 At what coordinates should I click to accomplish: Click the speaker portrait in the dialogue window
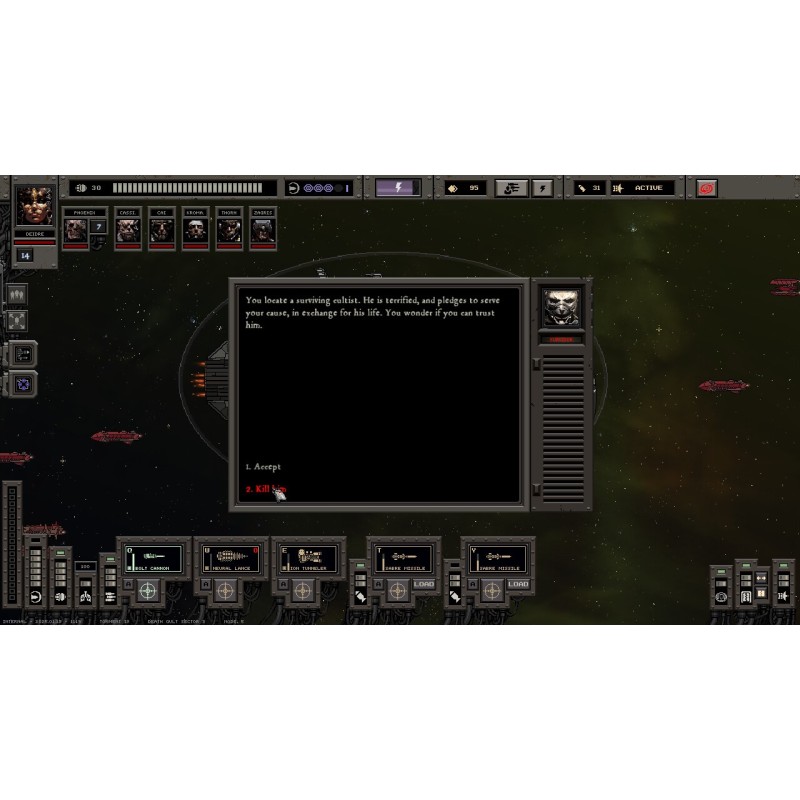(562, 307)
